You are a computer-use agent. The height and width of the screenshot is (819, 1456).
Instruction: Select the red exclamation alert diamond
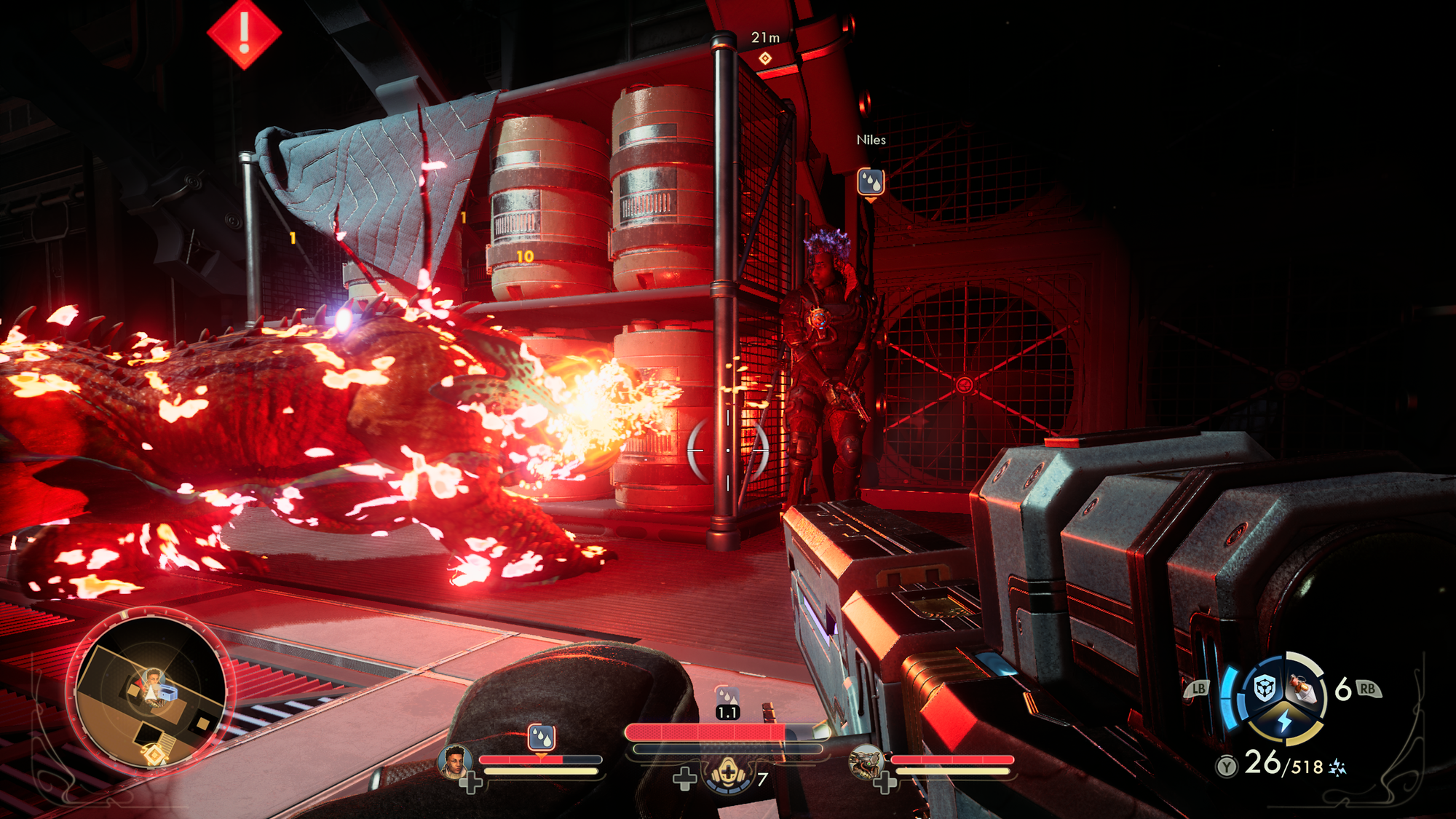coord(244,33)
